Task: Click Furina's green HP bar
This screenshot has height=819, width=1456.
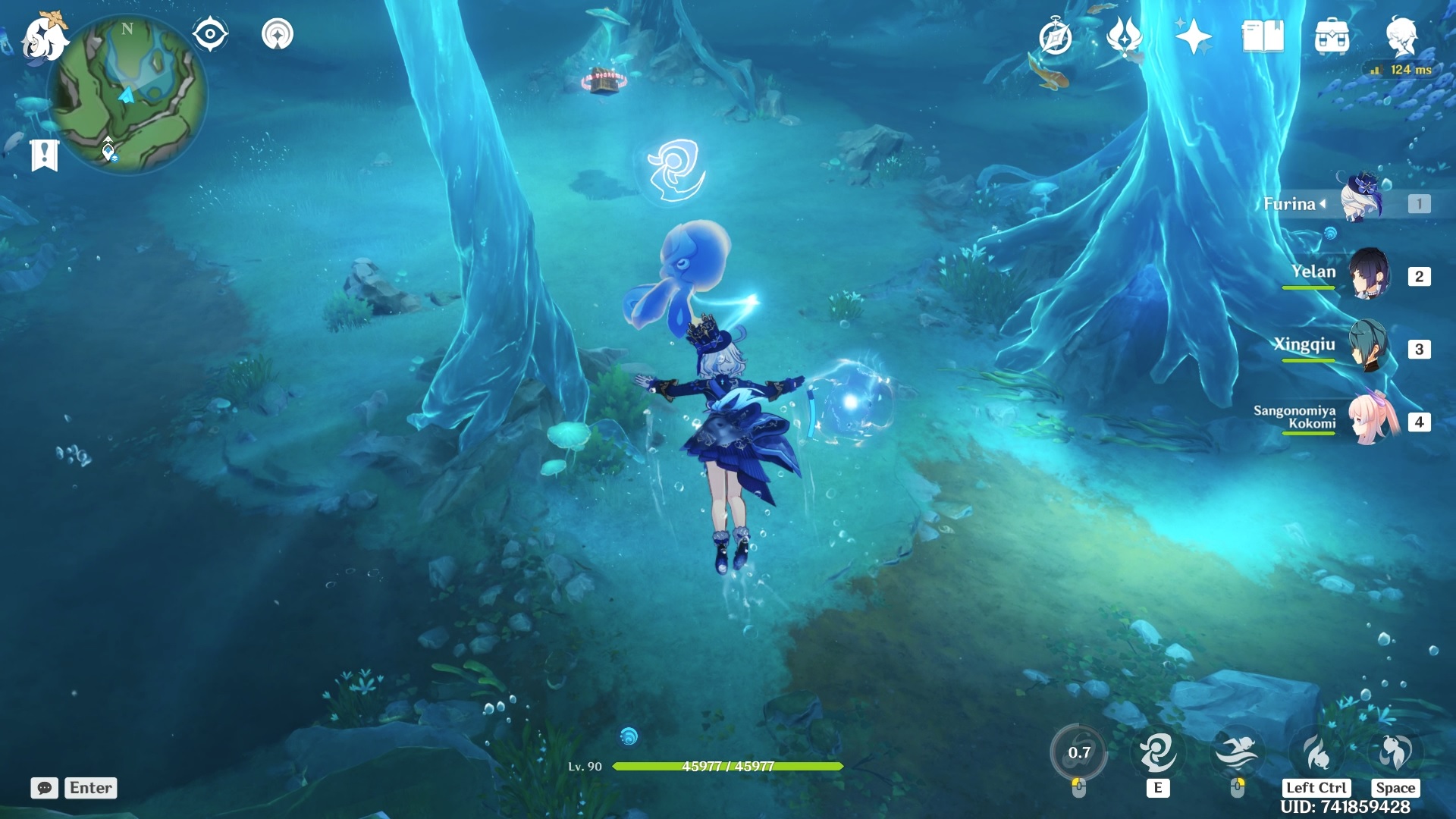Action: point(728,766)
